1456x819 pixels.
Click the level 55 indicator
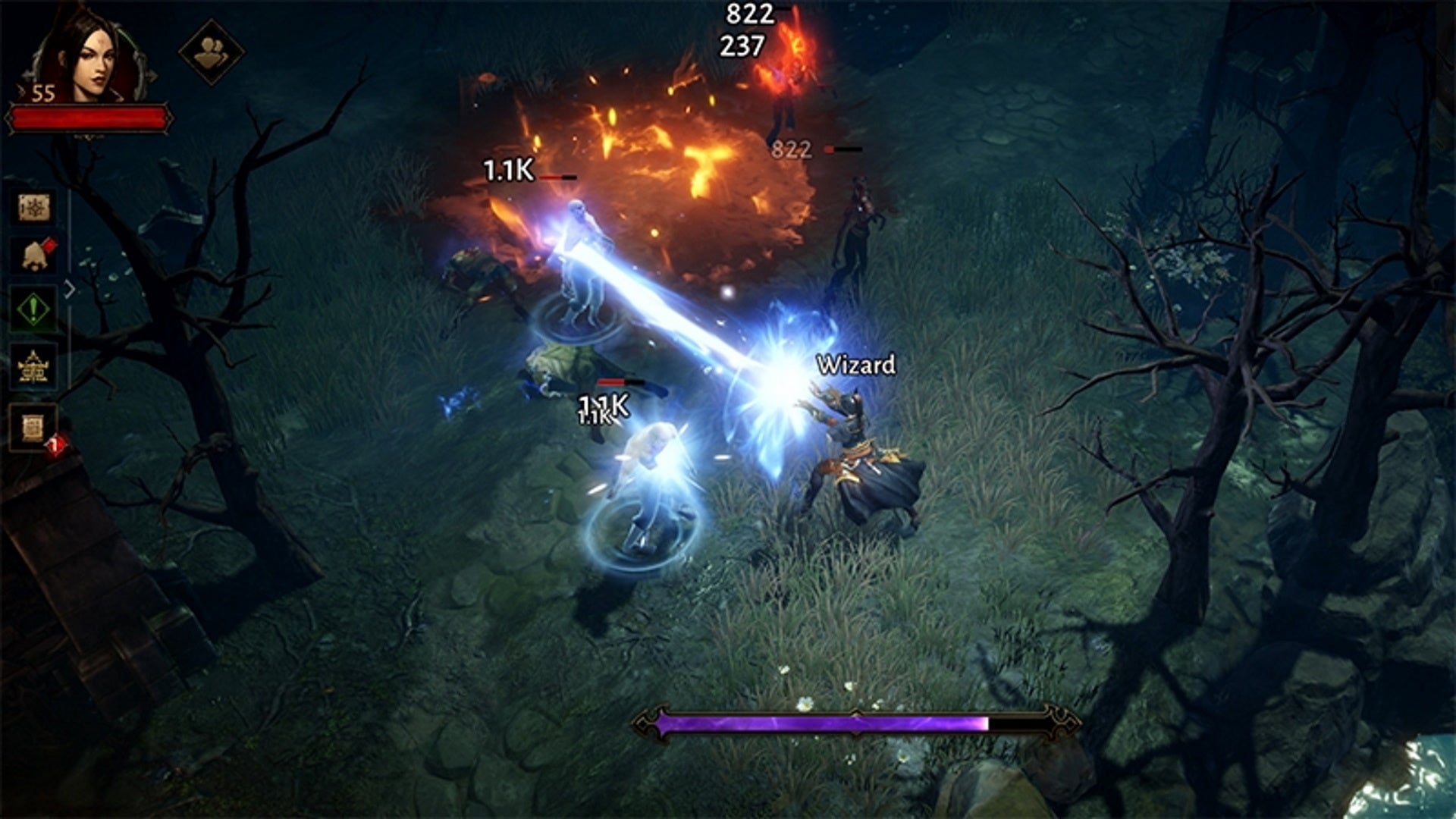[x=43, y=92]
